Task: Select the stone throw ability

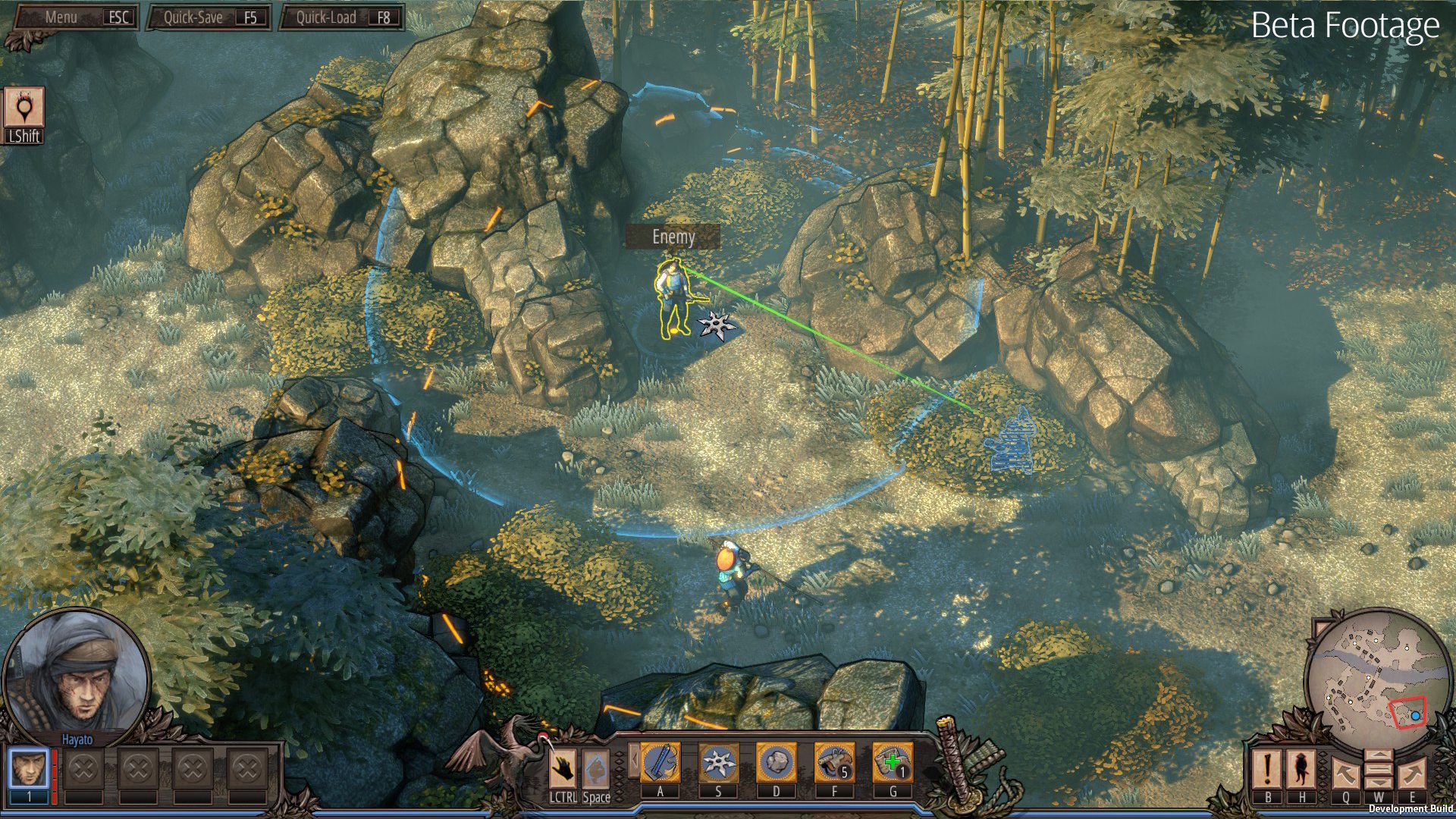Action: [x=776, y=762]
